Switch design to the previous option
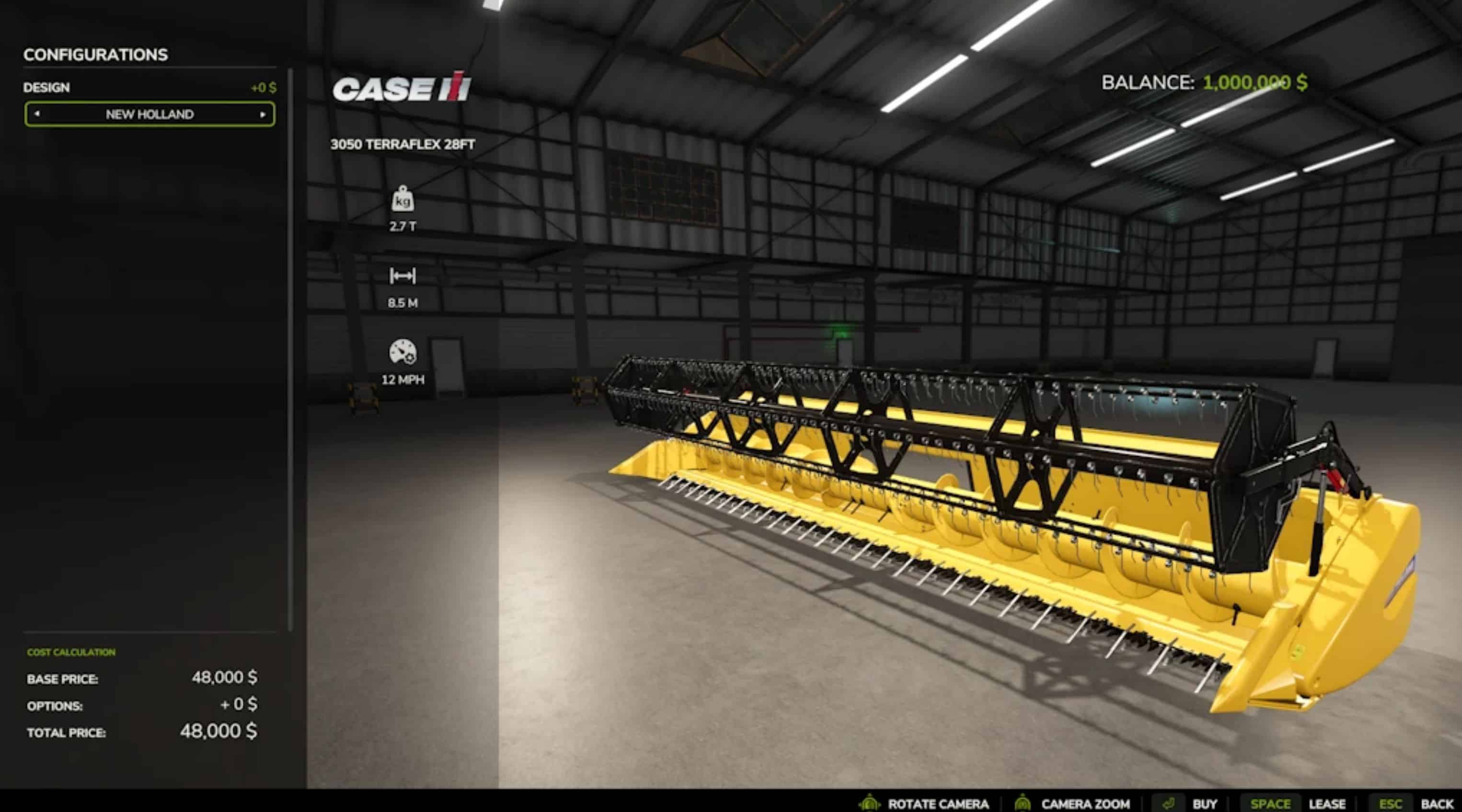This screenshot has height=812, width=1462. 37,114
